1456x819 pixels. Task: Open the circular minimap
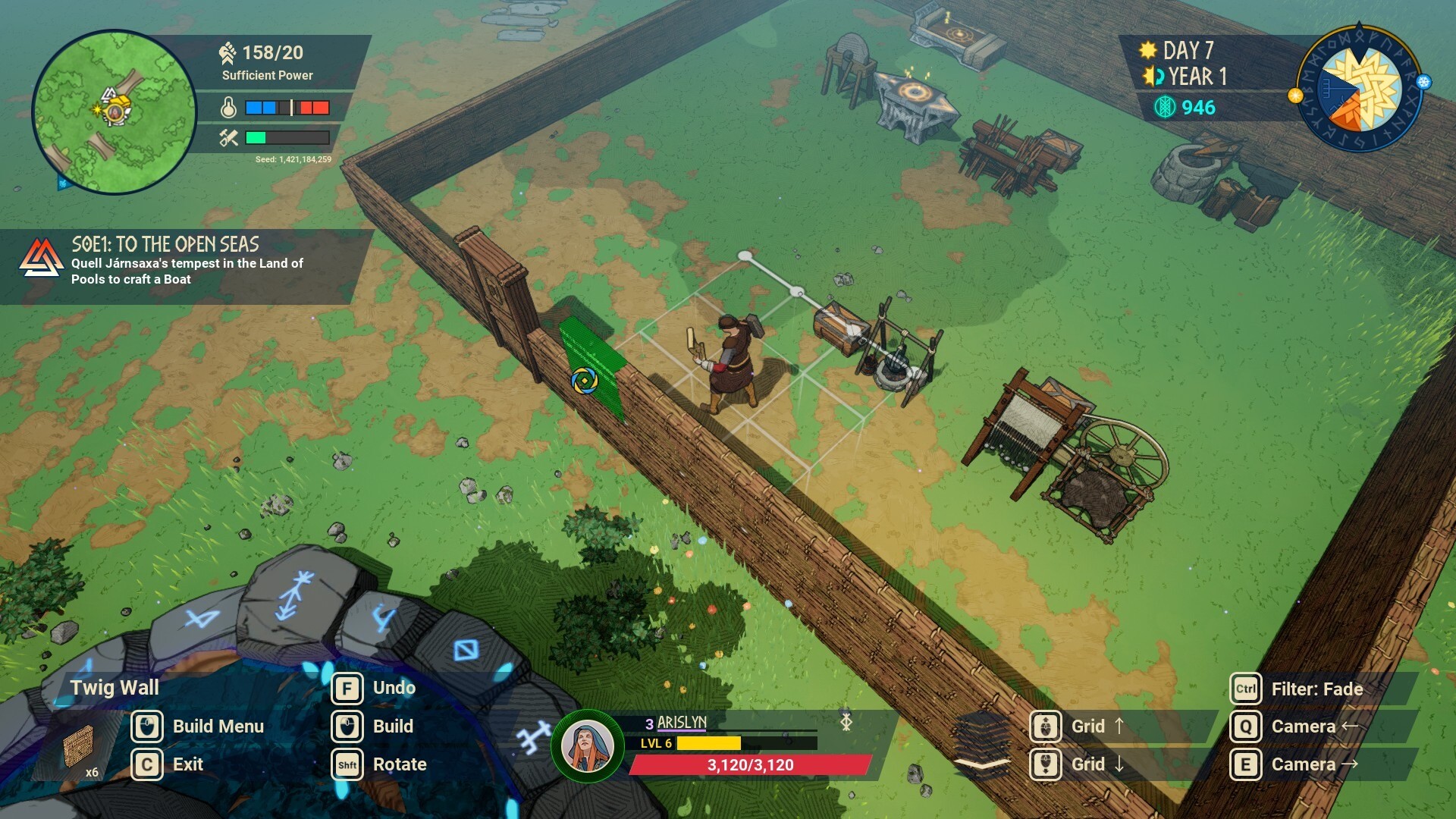point(115,112)
